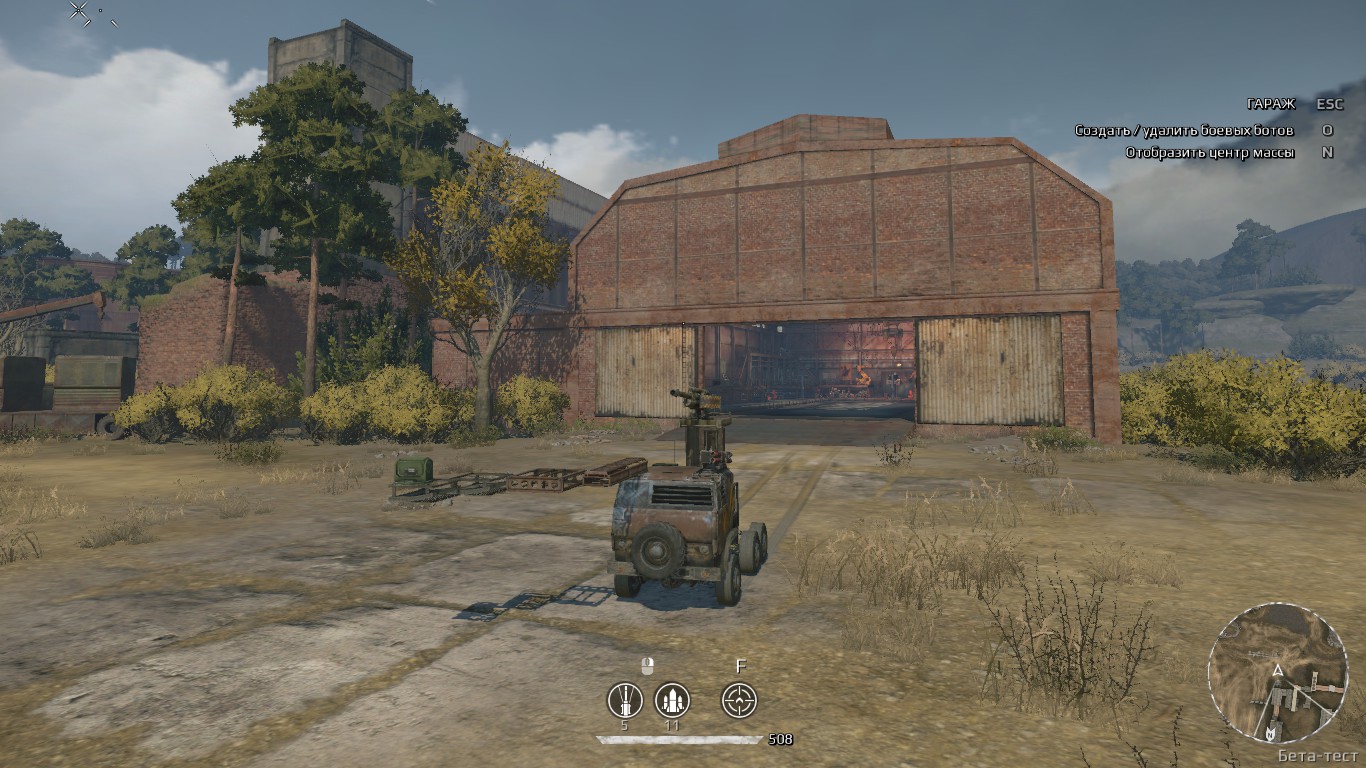Select the rocket launcher weapon icon

pos(672,700)
